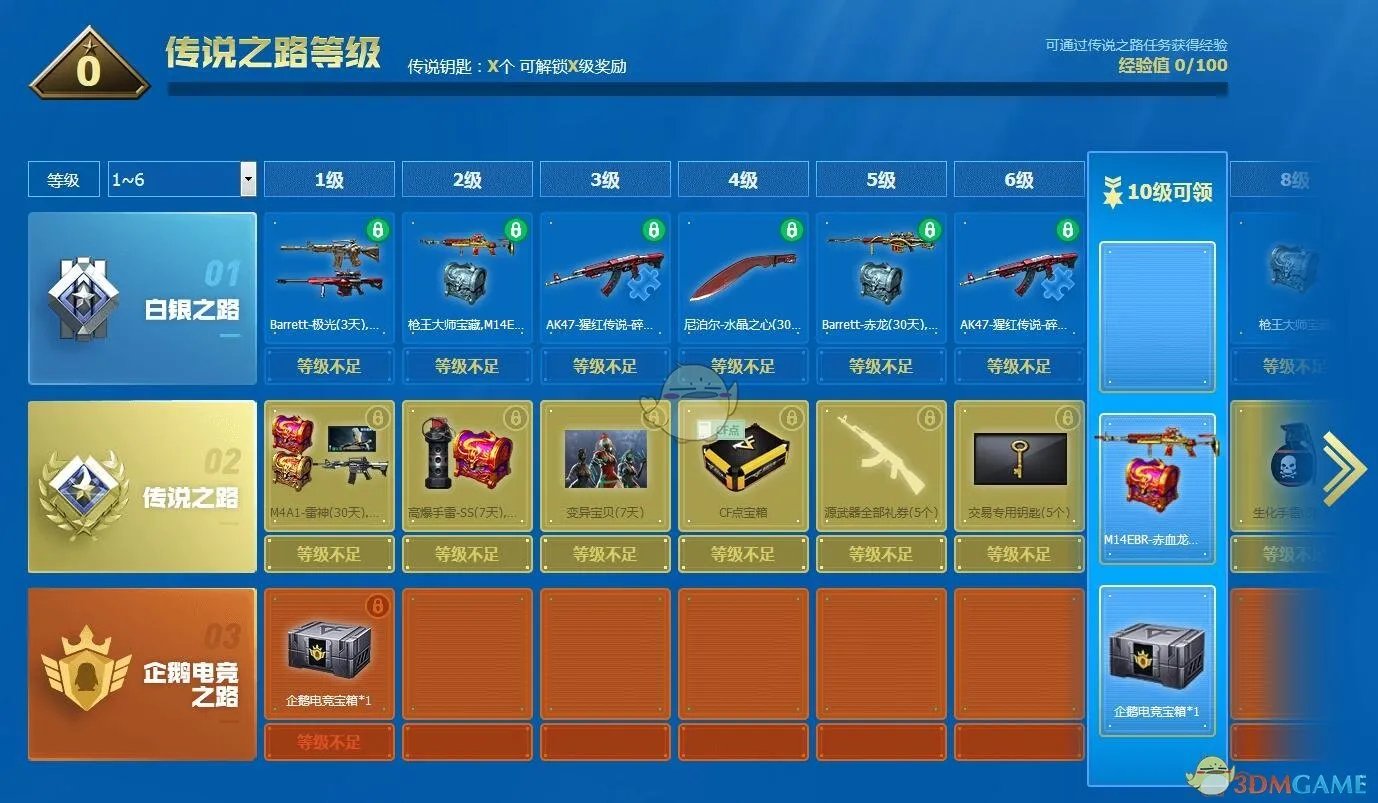Screen dimensions: 1378x803
Task: Switch to the 3级 column header
Action: pyautogui.click(x=604, y=179)
